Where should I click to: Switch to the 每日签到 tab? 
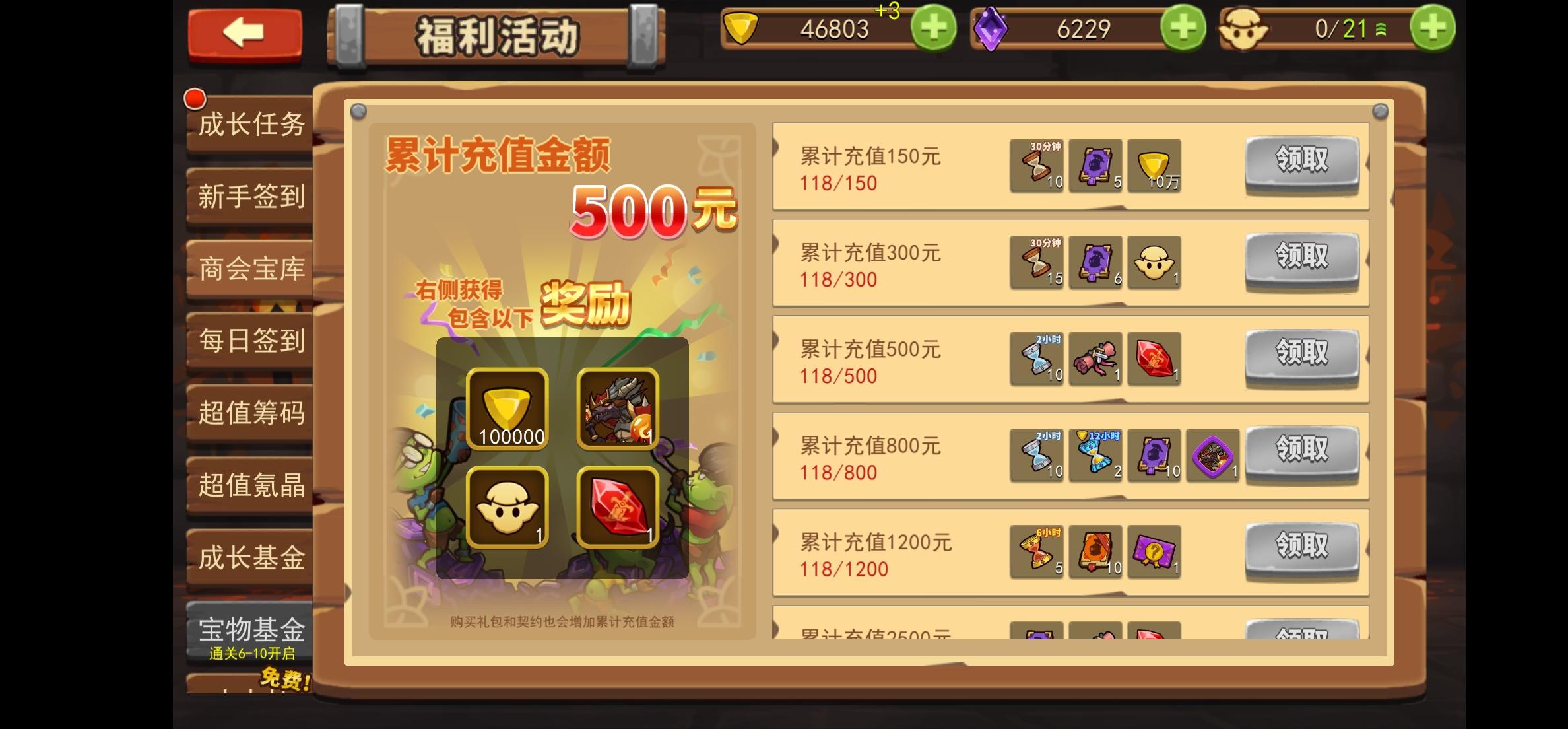pyautogui.click(x=251, y=341)
